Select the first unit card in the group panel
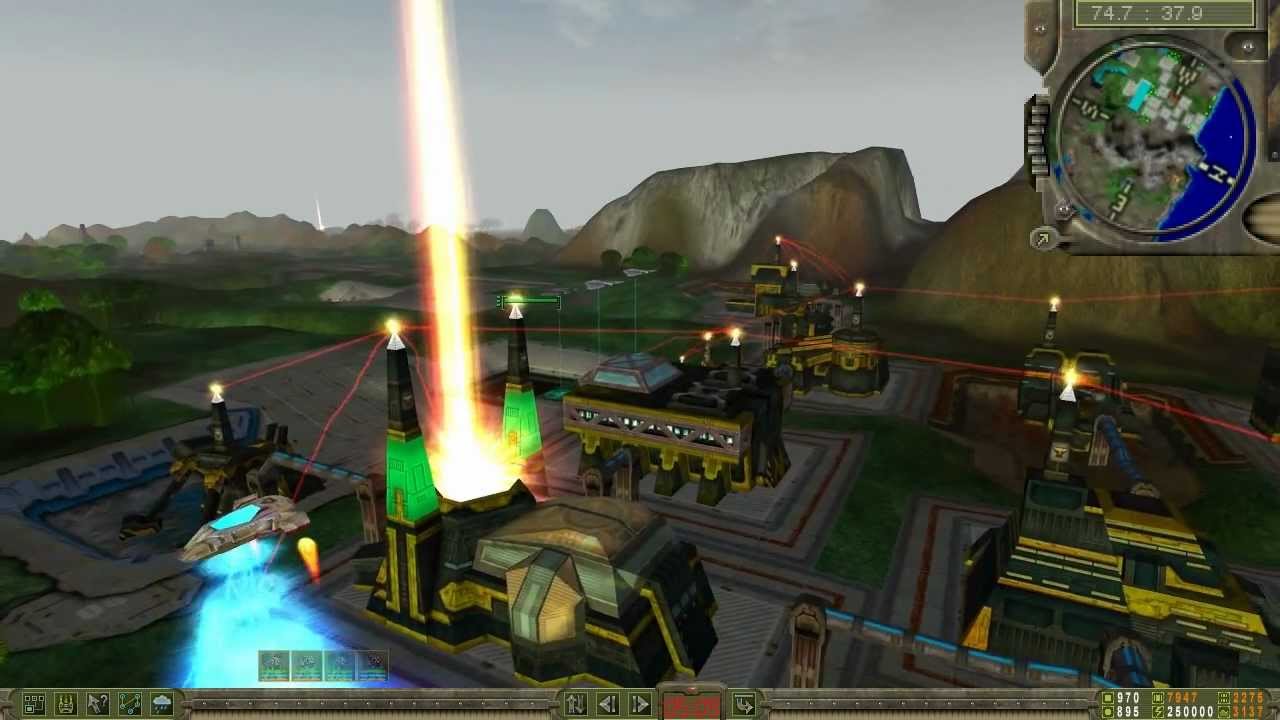The height and width of the screenshot is (720, 1280). pyautogui.click(x=274, y=666)
